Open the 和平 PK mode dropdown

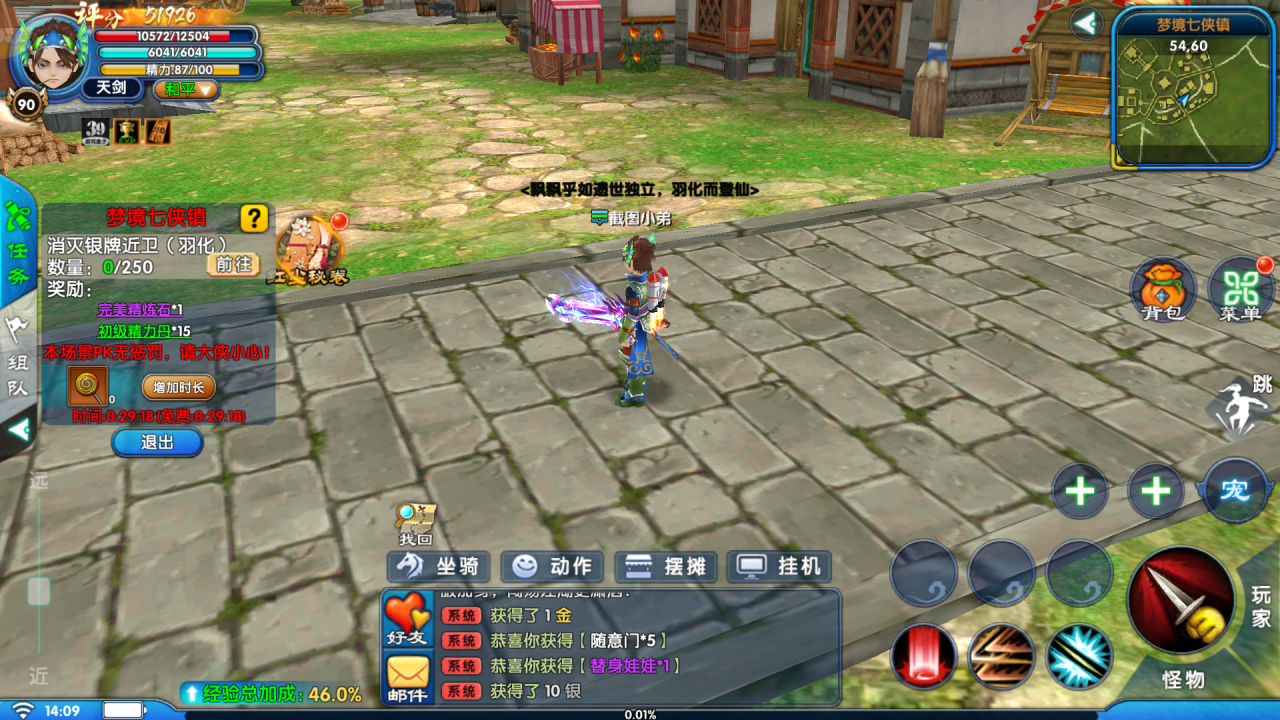[x=186, y=89]
